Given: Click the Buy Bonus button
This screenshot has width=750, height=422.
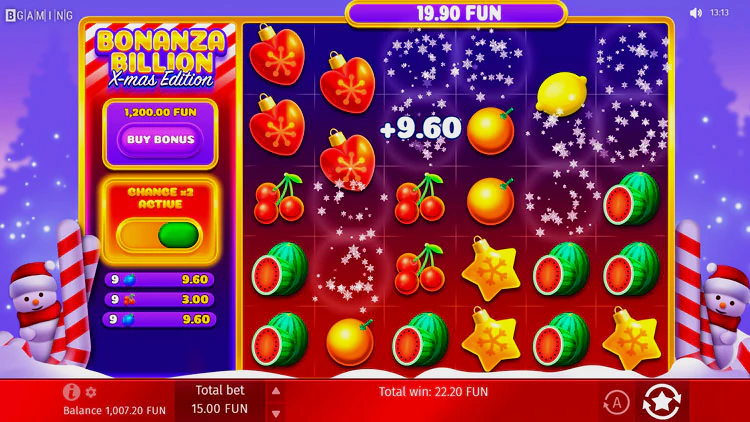Looking at the screenshot, I should (160, 140).
